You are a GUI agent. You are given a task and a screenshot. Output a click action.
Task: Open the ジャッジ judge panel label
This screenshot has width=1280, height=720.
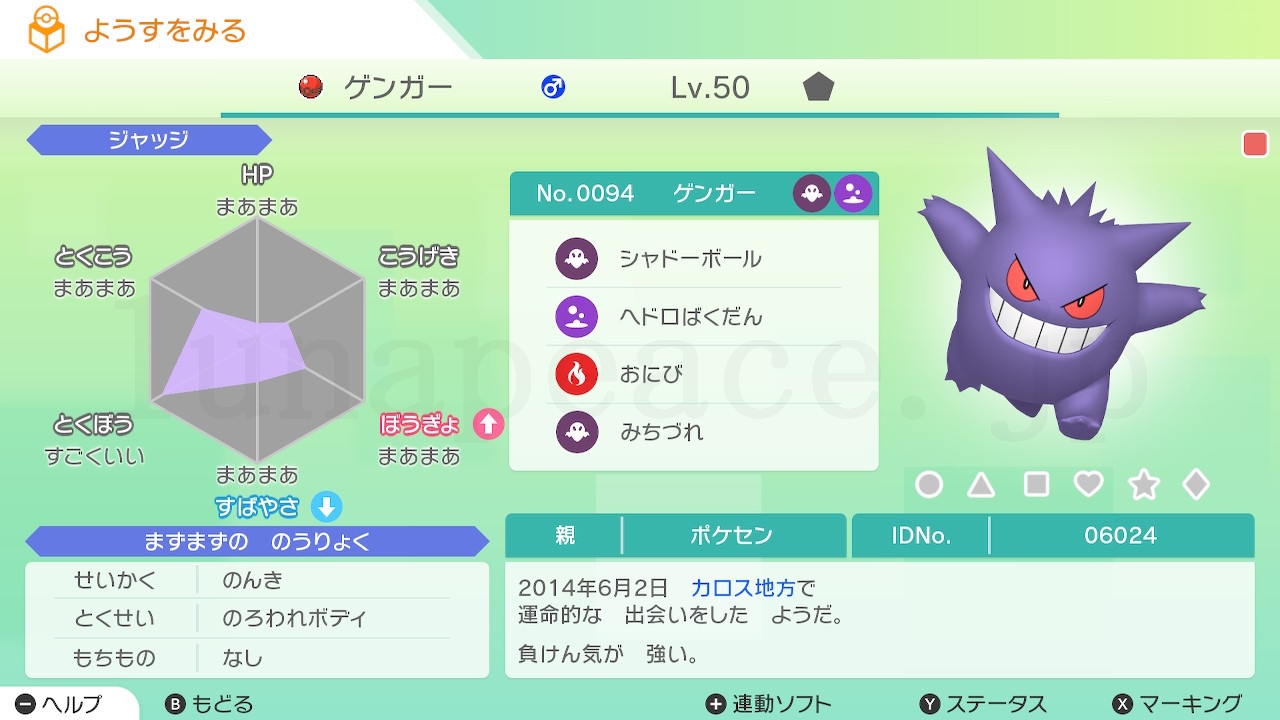(x=148, y=140)
